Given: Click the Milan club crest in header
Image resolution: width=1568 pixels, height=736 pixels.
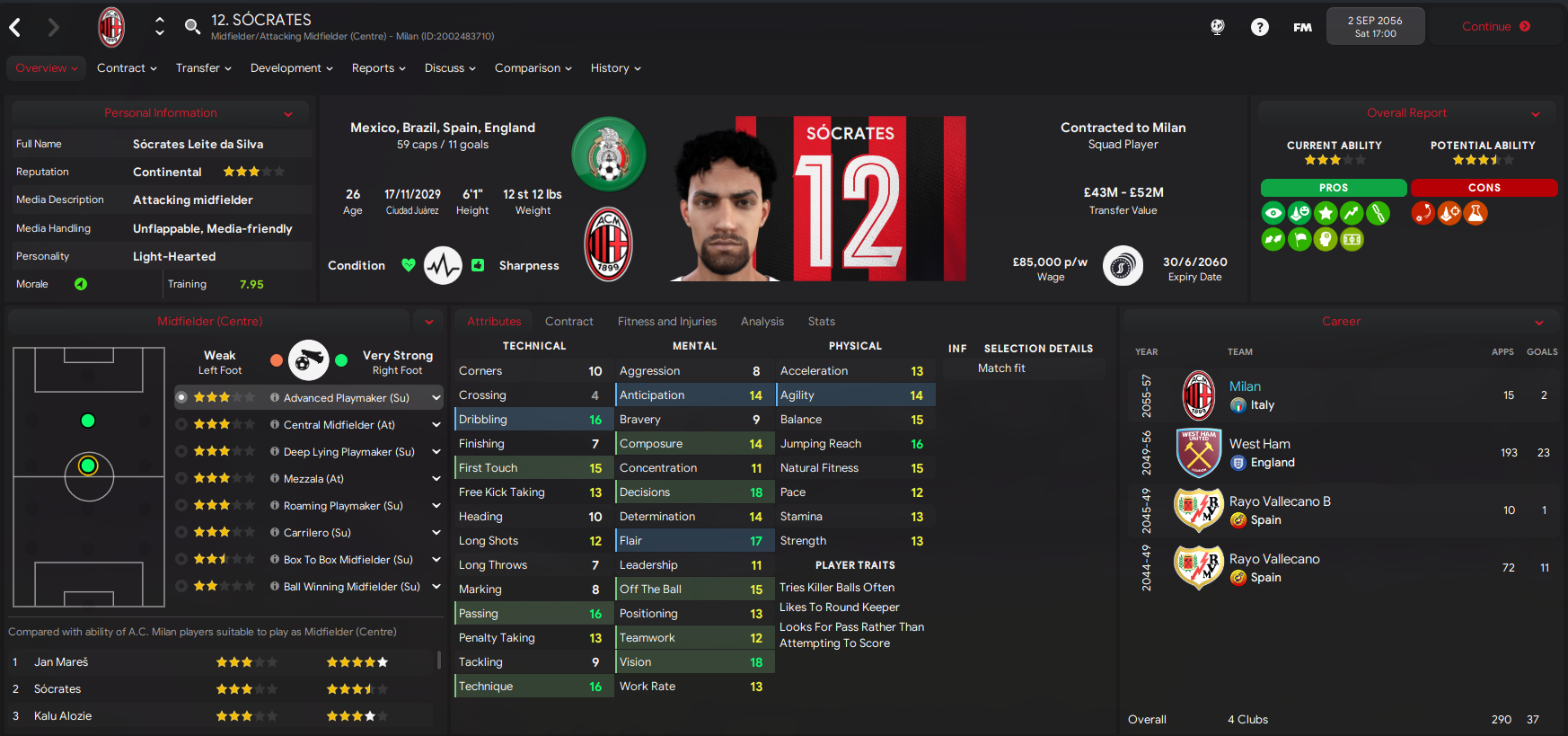Looking at the screenshot, I should 111,26.
